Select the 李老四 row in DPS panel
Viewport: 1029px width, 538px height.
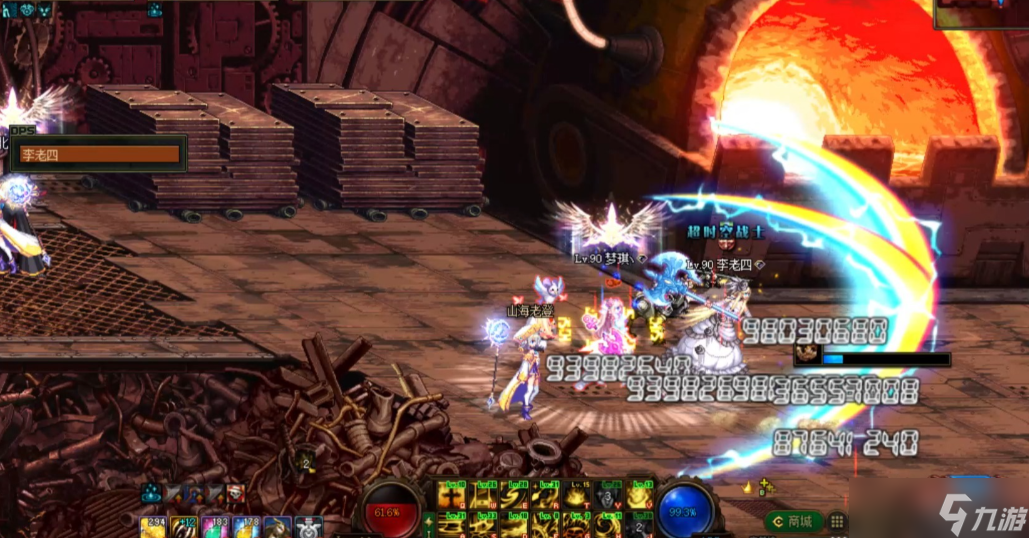[100, 155]
